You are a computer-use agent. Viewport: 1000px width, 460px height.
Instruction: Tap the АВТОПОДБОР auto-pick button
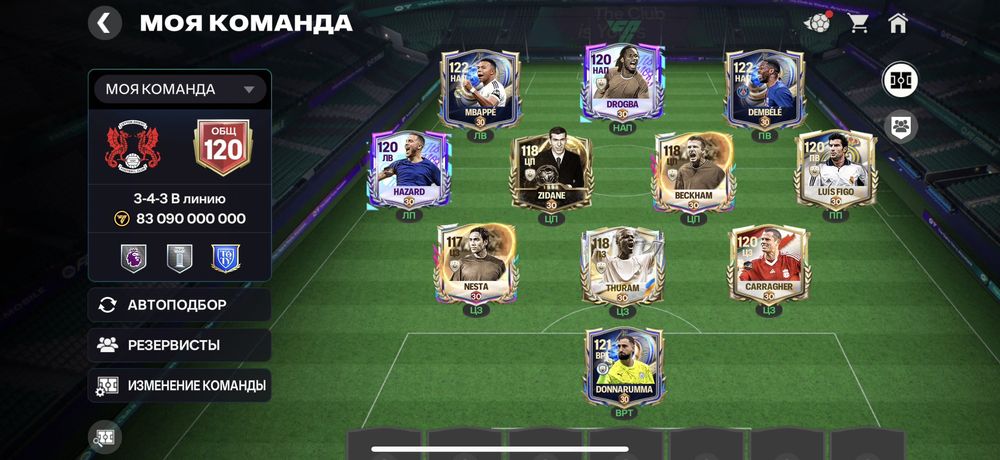(x=179, y=305)
